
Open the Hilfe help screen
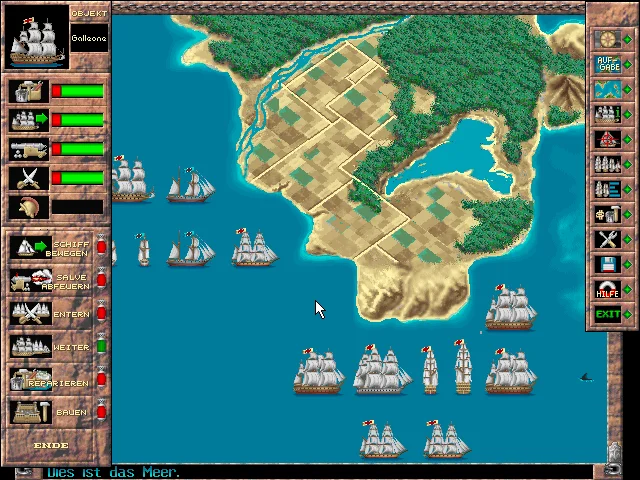coord(607,289)
